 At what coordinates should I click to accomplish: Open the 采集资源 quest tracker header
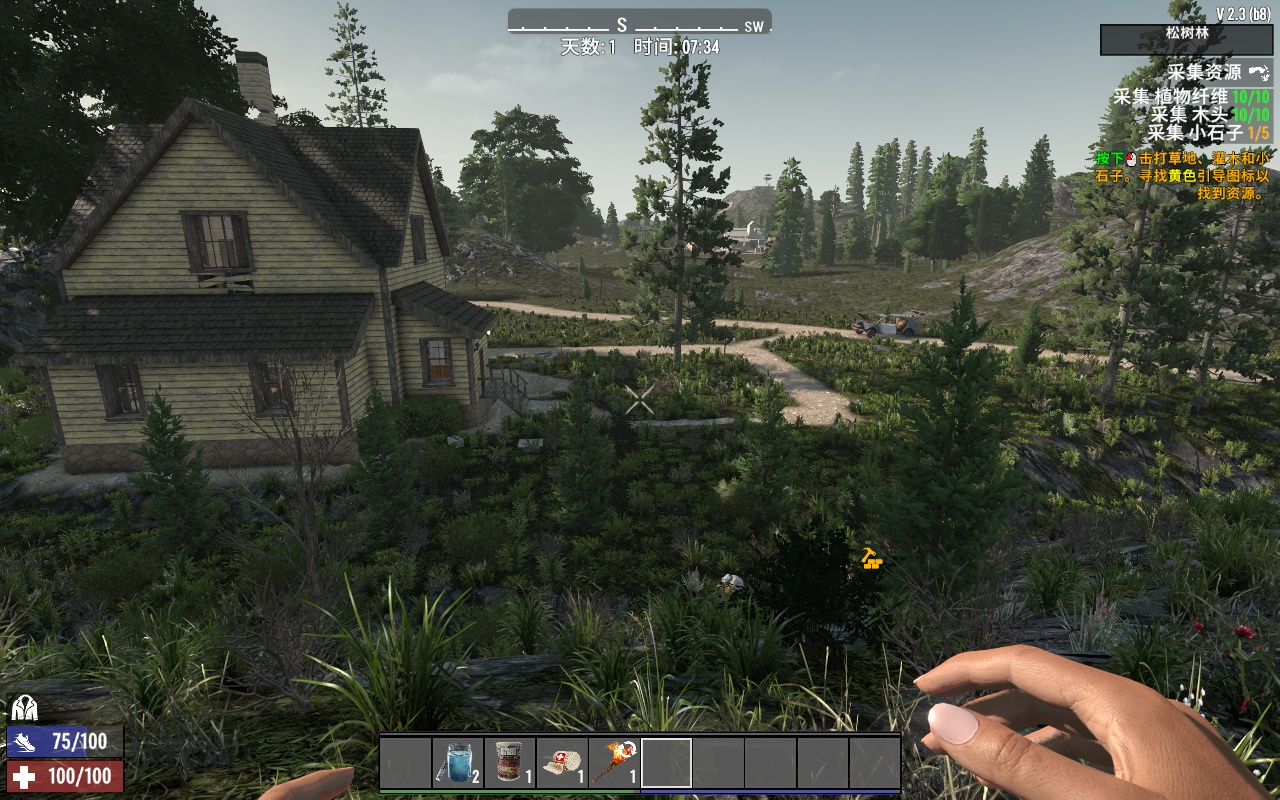1208,73
